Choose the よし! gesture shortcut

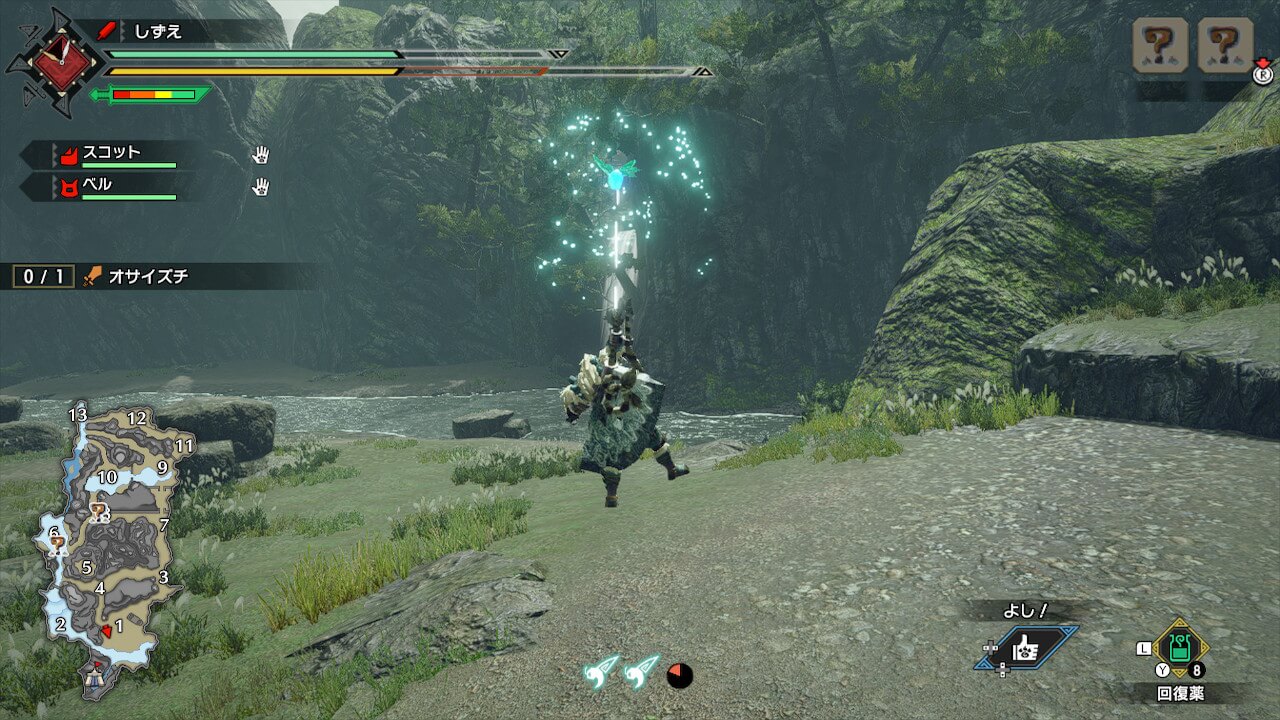1026,648
